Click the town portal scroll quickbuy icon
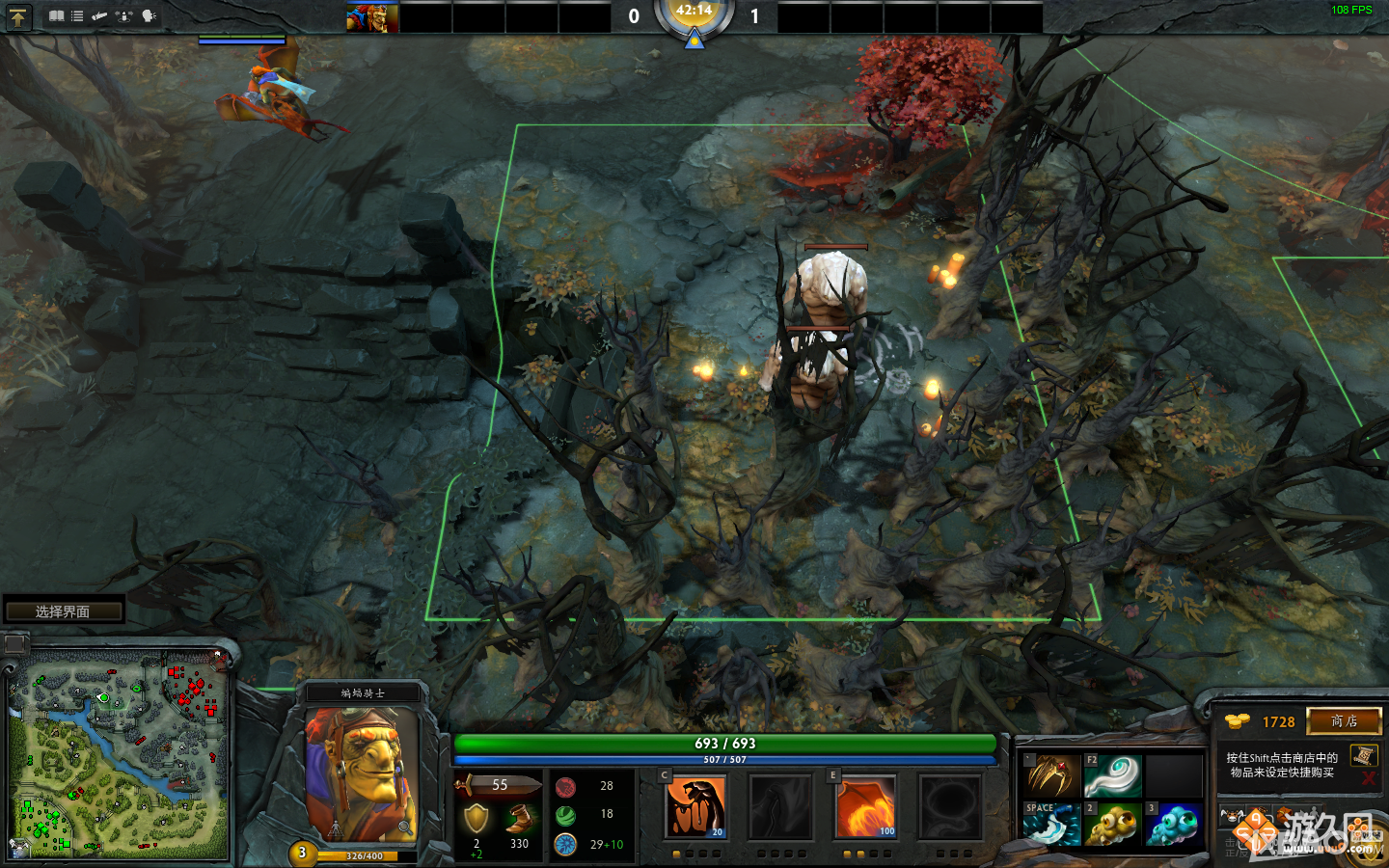Screen dimensions: 1389x868 point(1363,755)
